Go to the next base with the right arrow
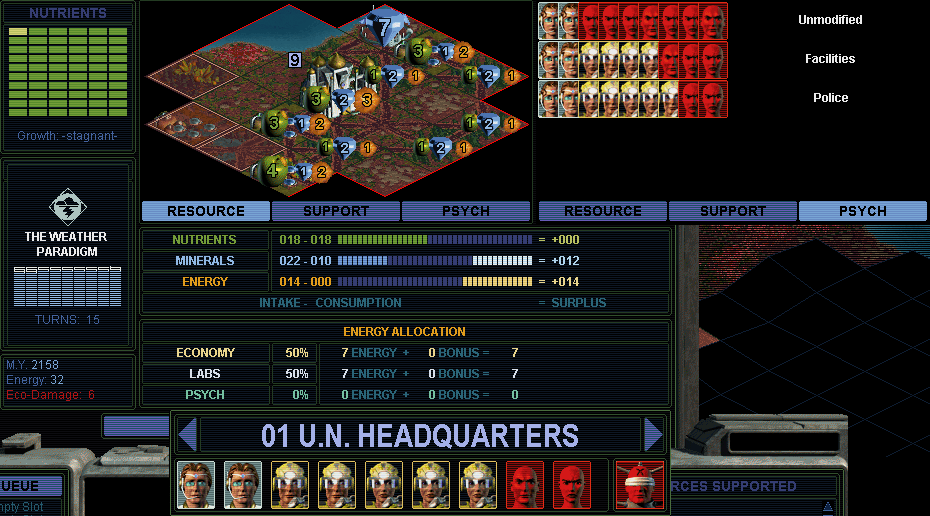The width and height of the screenshot is (930, 516). pos(654,436)
